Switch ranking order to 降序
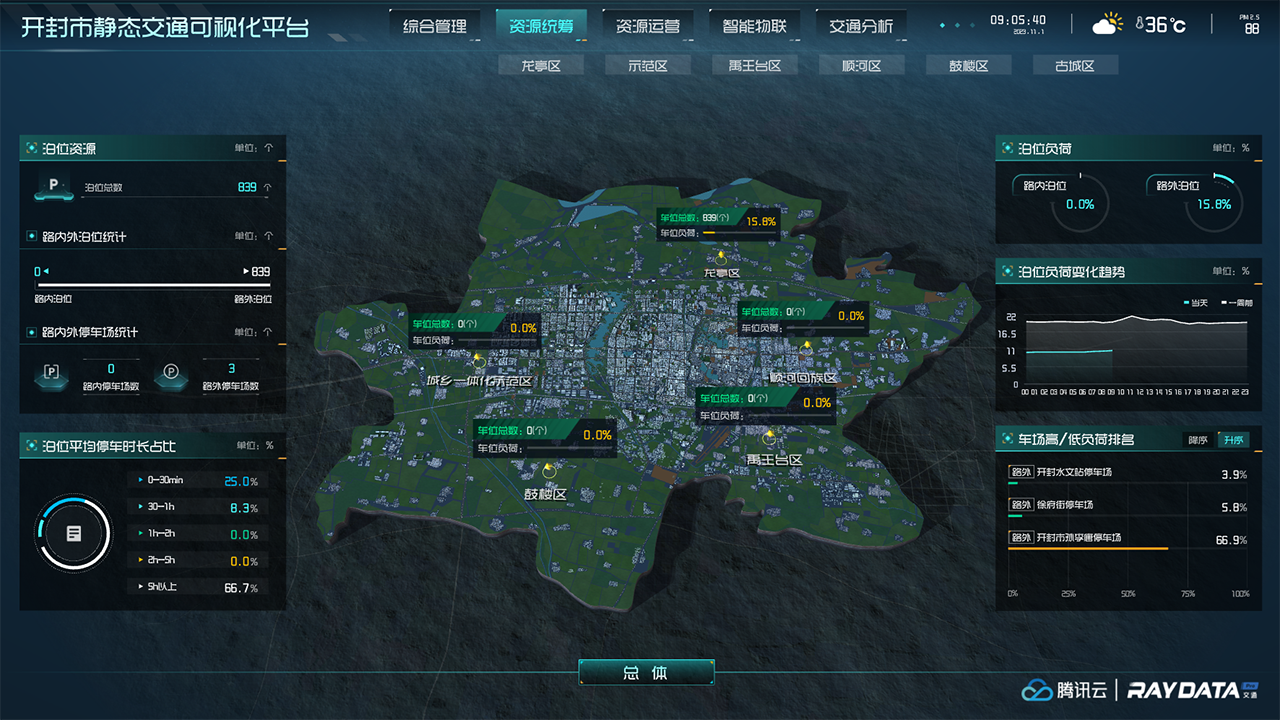Viewport: 1280px width, 720px height. pyautogui.click(x=1196, y=439)
